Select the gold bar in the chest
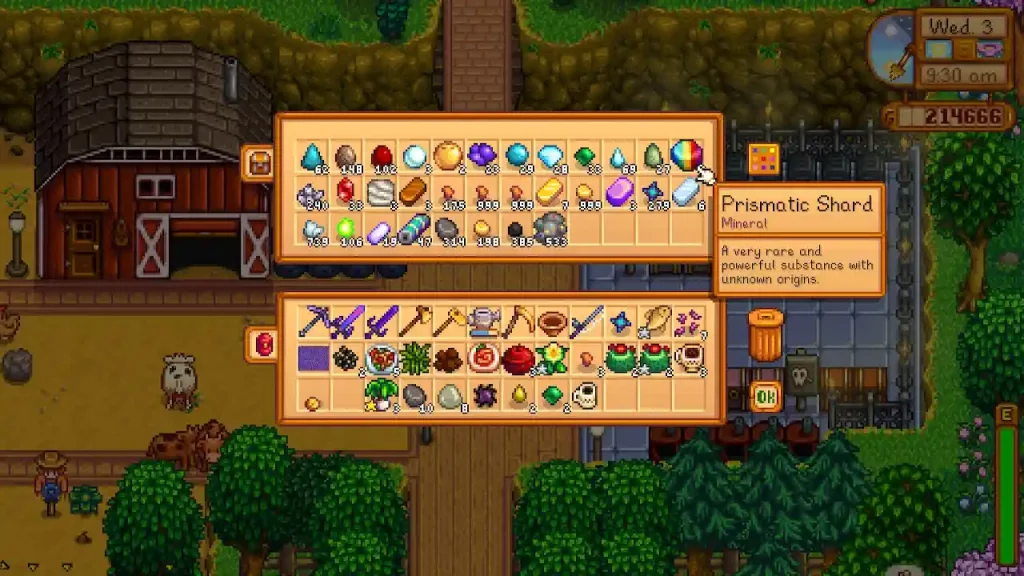The width and height of the screenshot is (1024, 576). (550, 192)
